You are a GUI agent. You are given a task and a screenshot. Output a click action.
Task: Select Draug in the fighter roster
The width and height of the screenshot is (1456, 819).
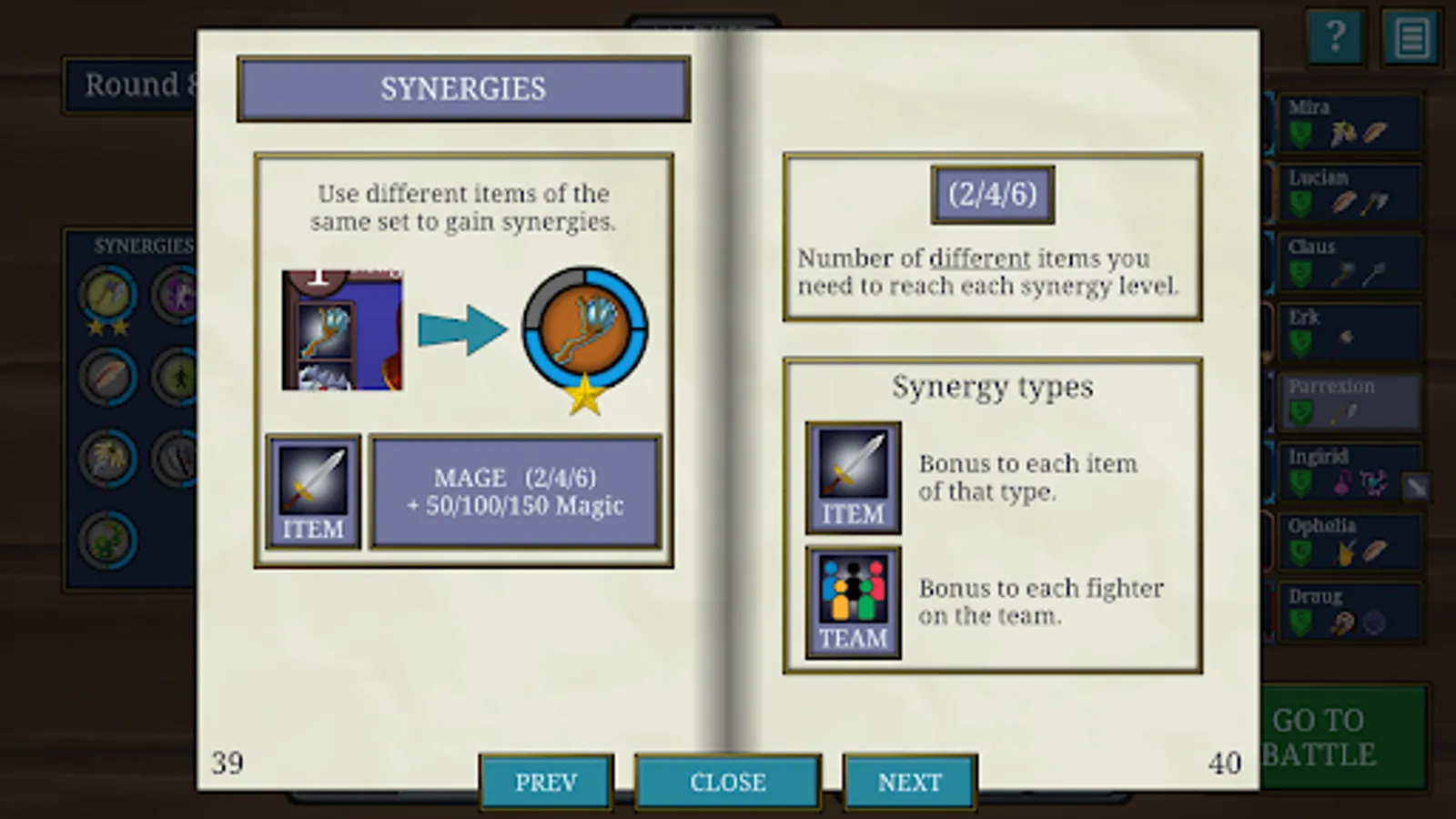pos(1350,612)
